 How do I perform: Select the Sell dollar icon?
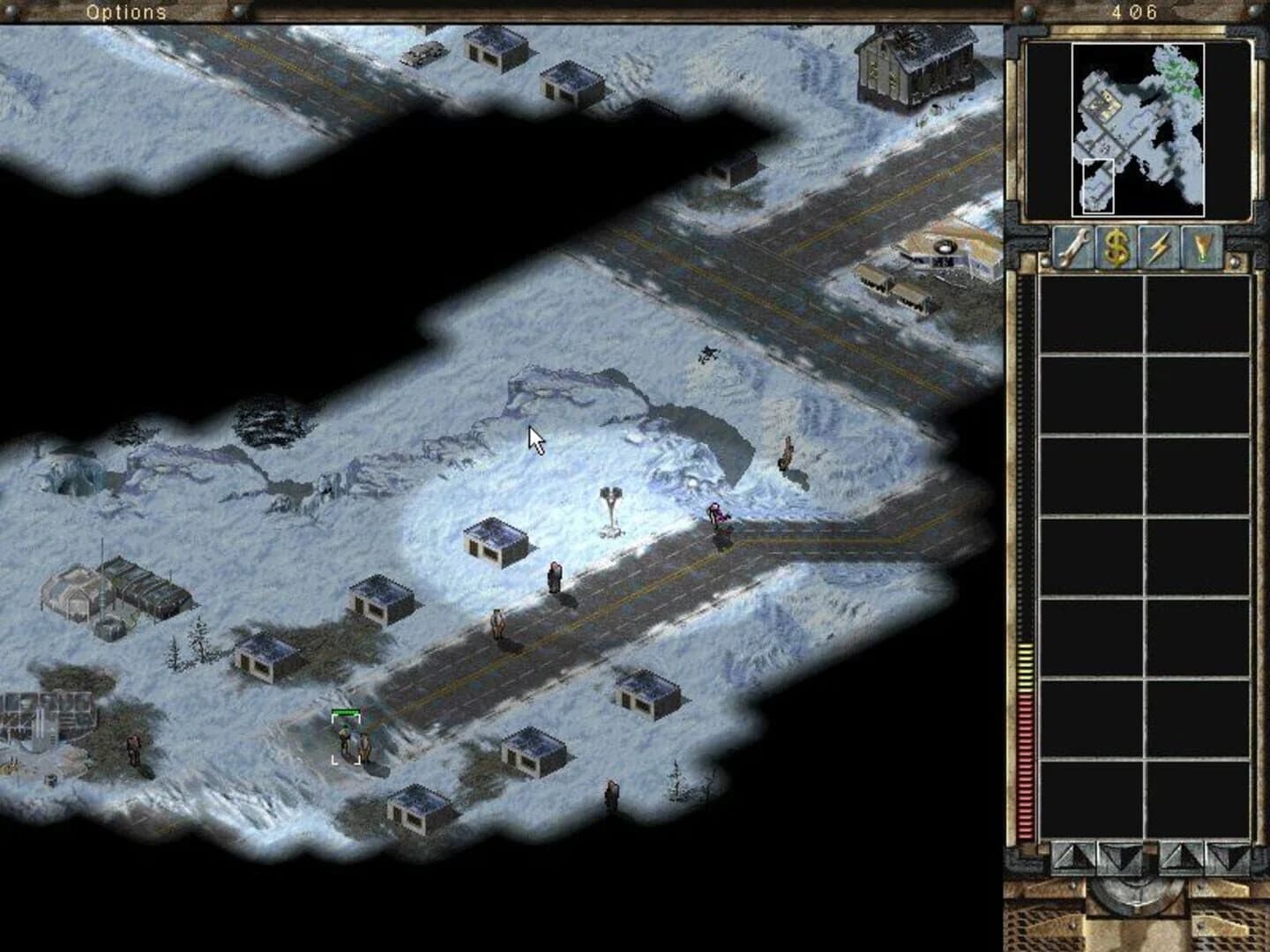pyautogui.click(x=1118, y=247)
